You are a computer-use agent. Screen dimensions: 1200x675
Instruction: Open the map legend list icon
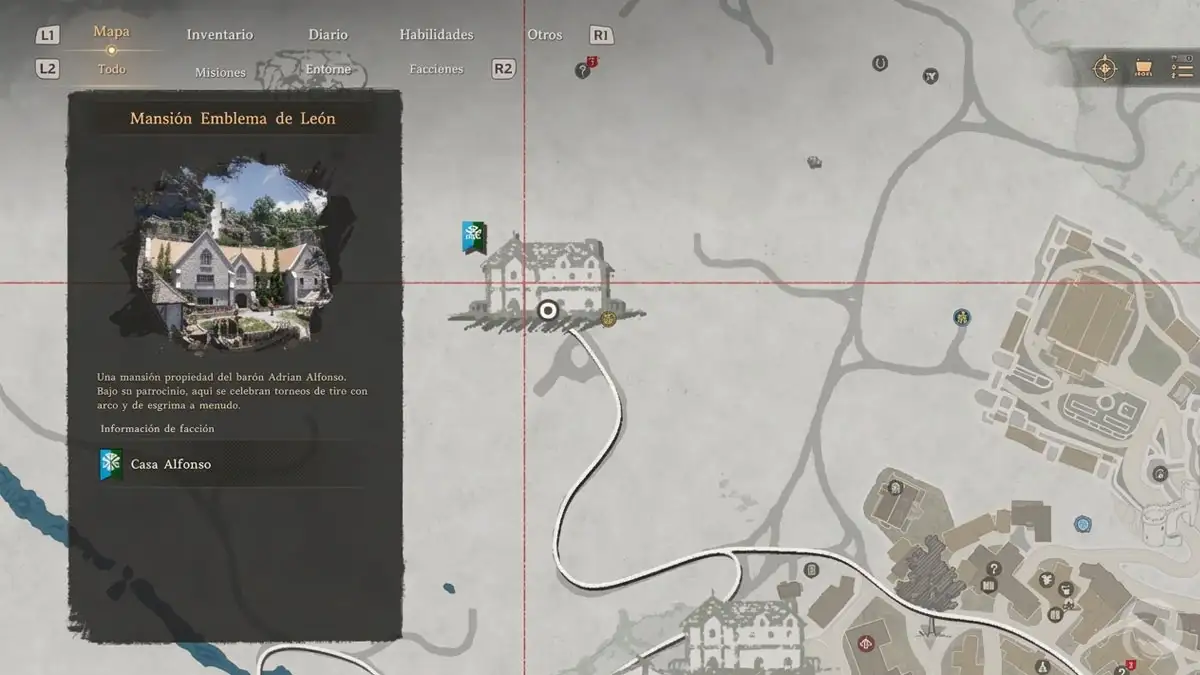[x=1181, y=69]
